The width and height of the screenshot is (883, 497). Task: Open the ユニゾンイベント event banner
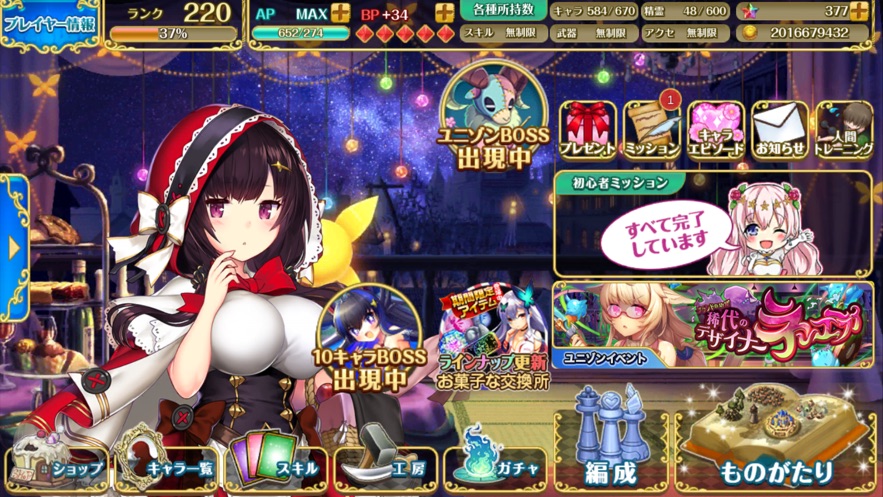(x=712, y=325)
